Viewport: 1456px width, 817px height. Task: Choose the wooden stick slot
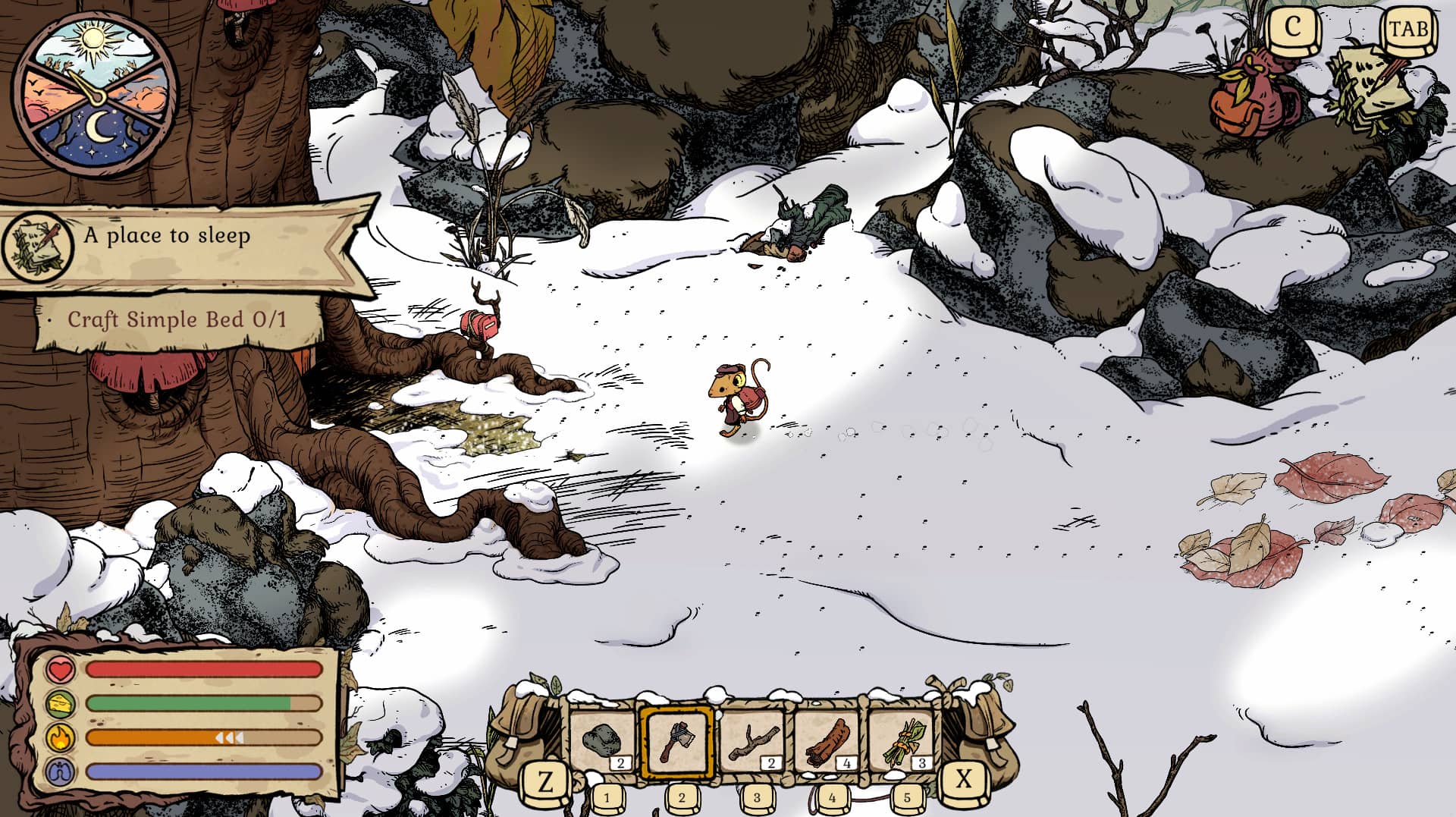[752, 741]
